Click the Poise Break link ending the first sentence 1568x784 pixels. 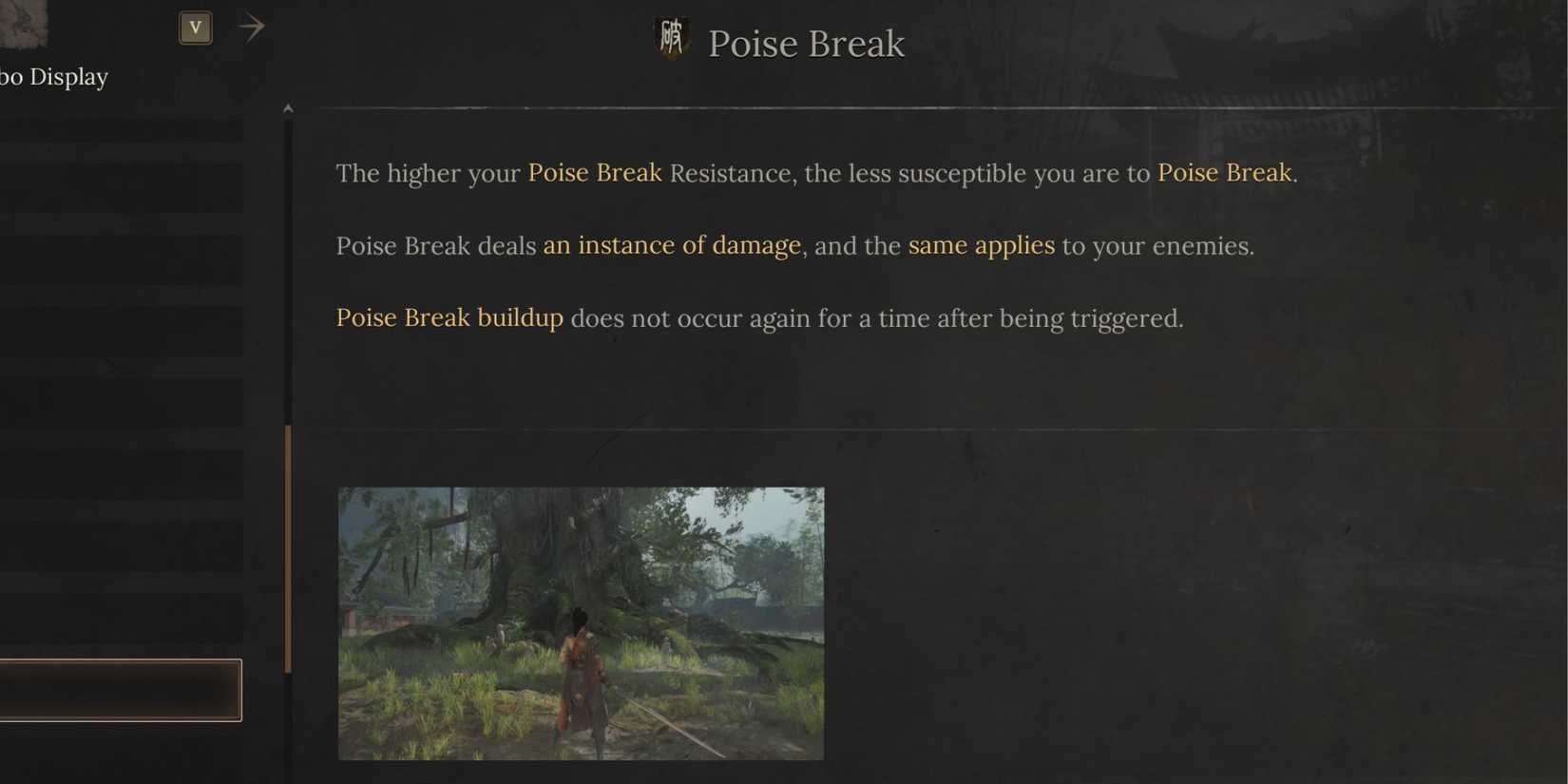(1225, 173)
